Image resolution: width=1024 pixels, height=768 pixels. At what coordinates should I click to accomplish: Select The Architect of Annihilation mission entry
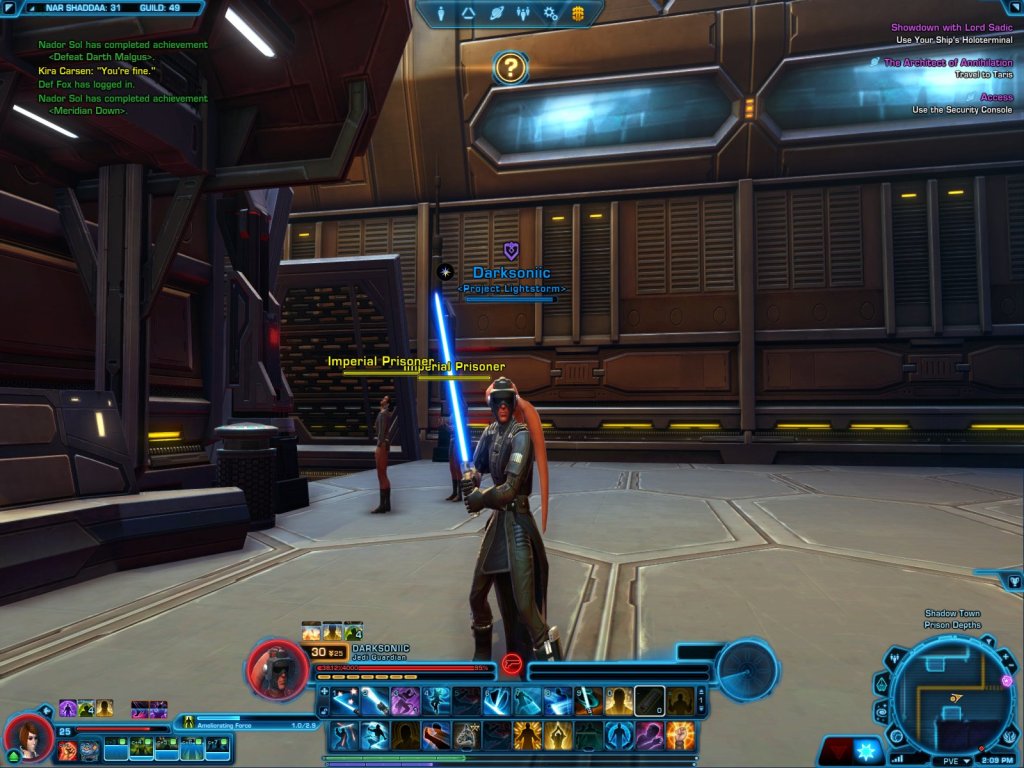947,62
